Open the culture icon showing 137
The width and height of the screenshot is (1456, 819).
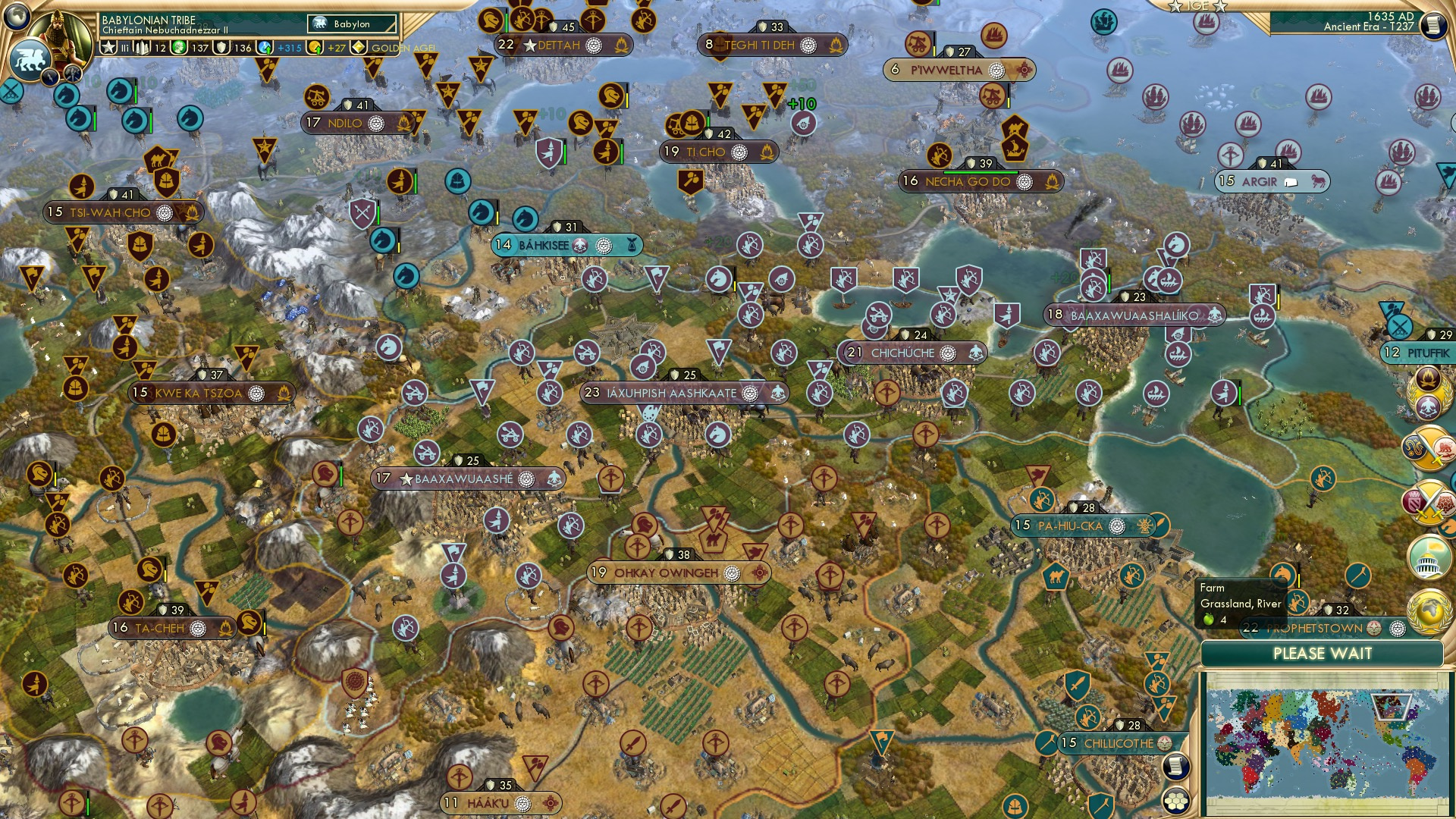click(179, 46)
